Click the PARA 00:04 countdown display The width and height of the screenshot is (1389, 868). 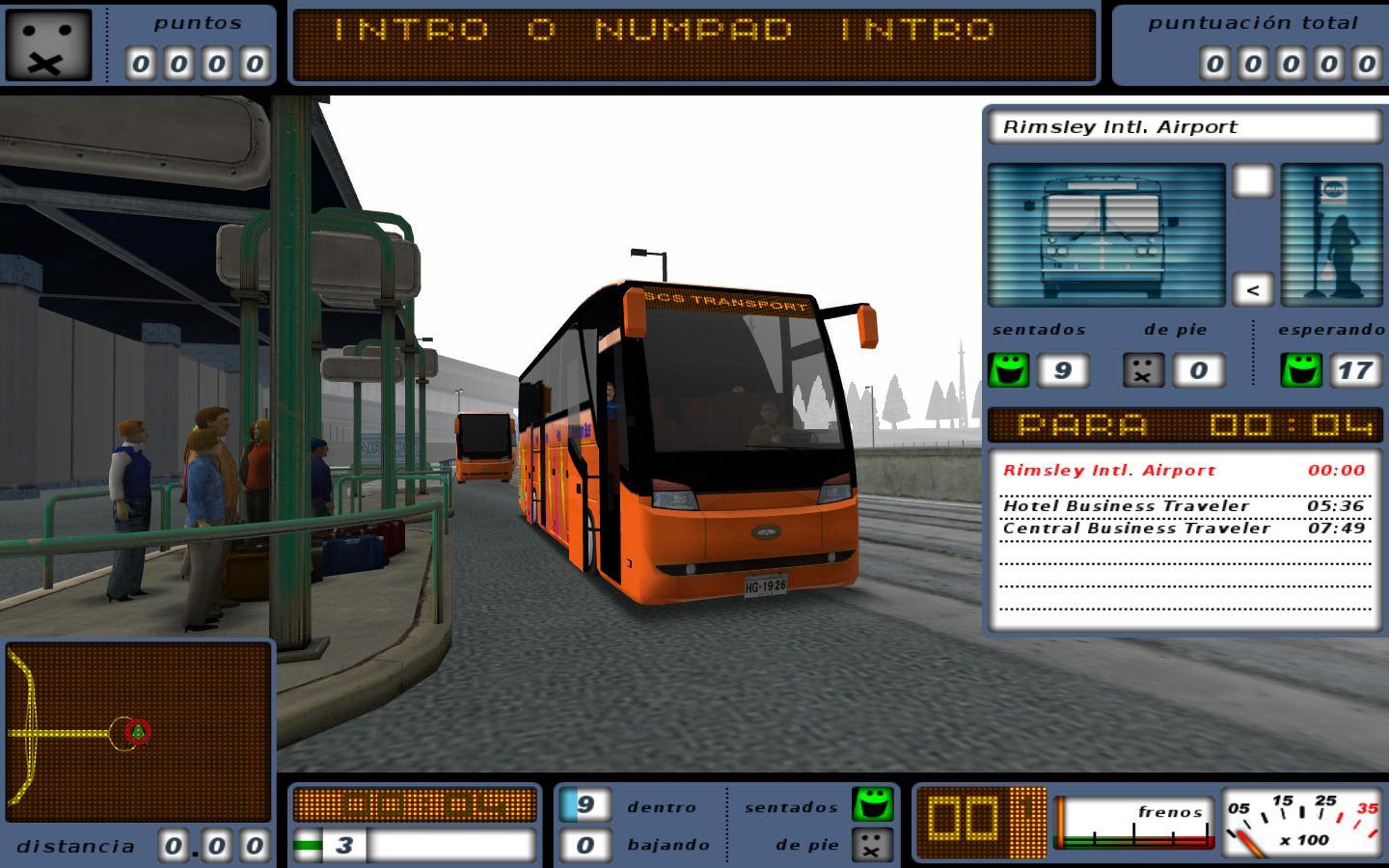click(x=1185, y=424)
